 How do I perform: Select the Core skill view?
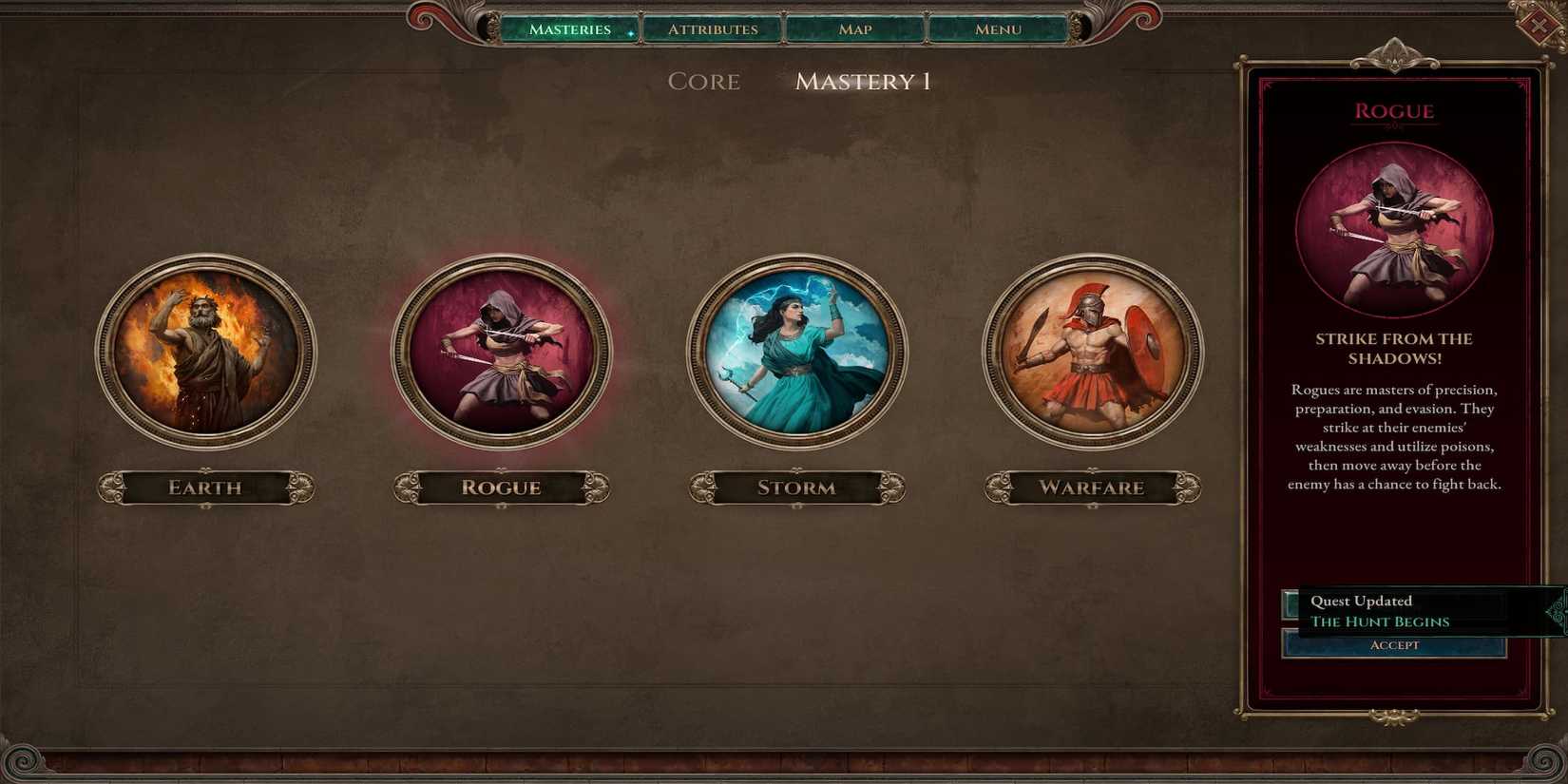(x=704, y=81)
